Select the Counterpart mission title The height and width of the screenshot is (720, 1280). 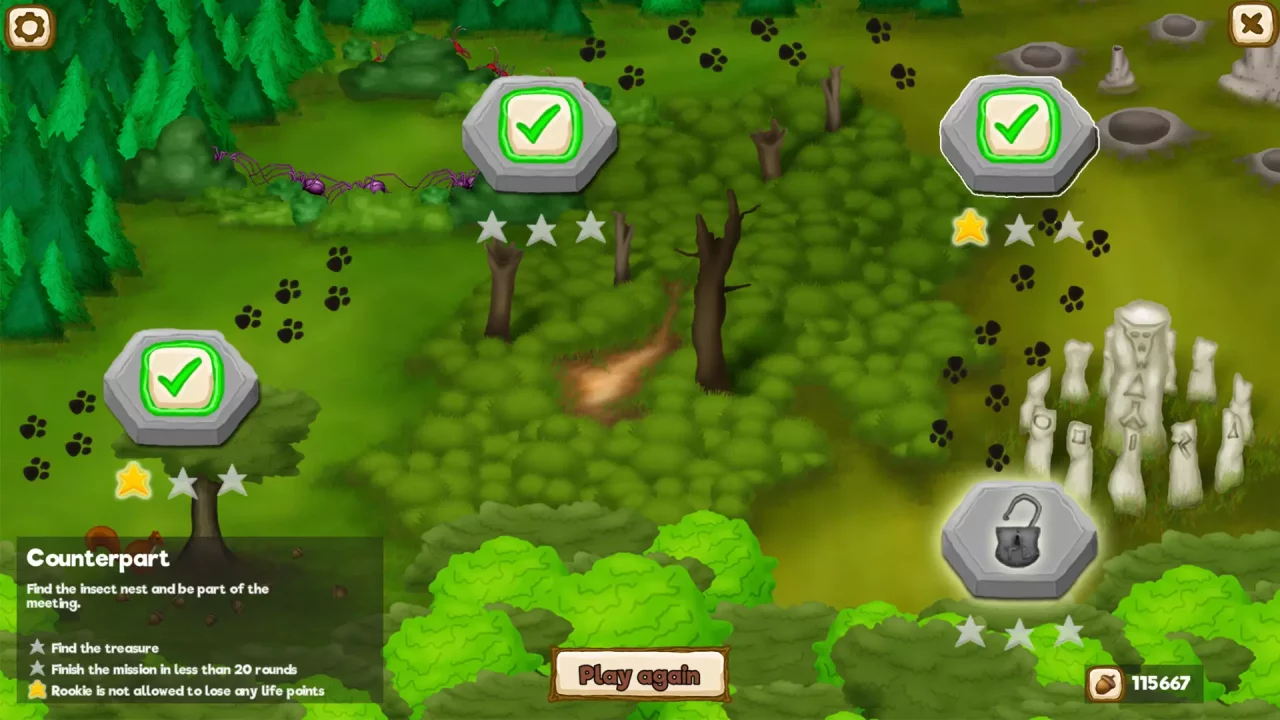click(97, 558)
